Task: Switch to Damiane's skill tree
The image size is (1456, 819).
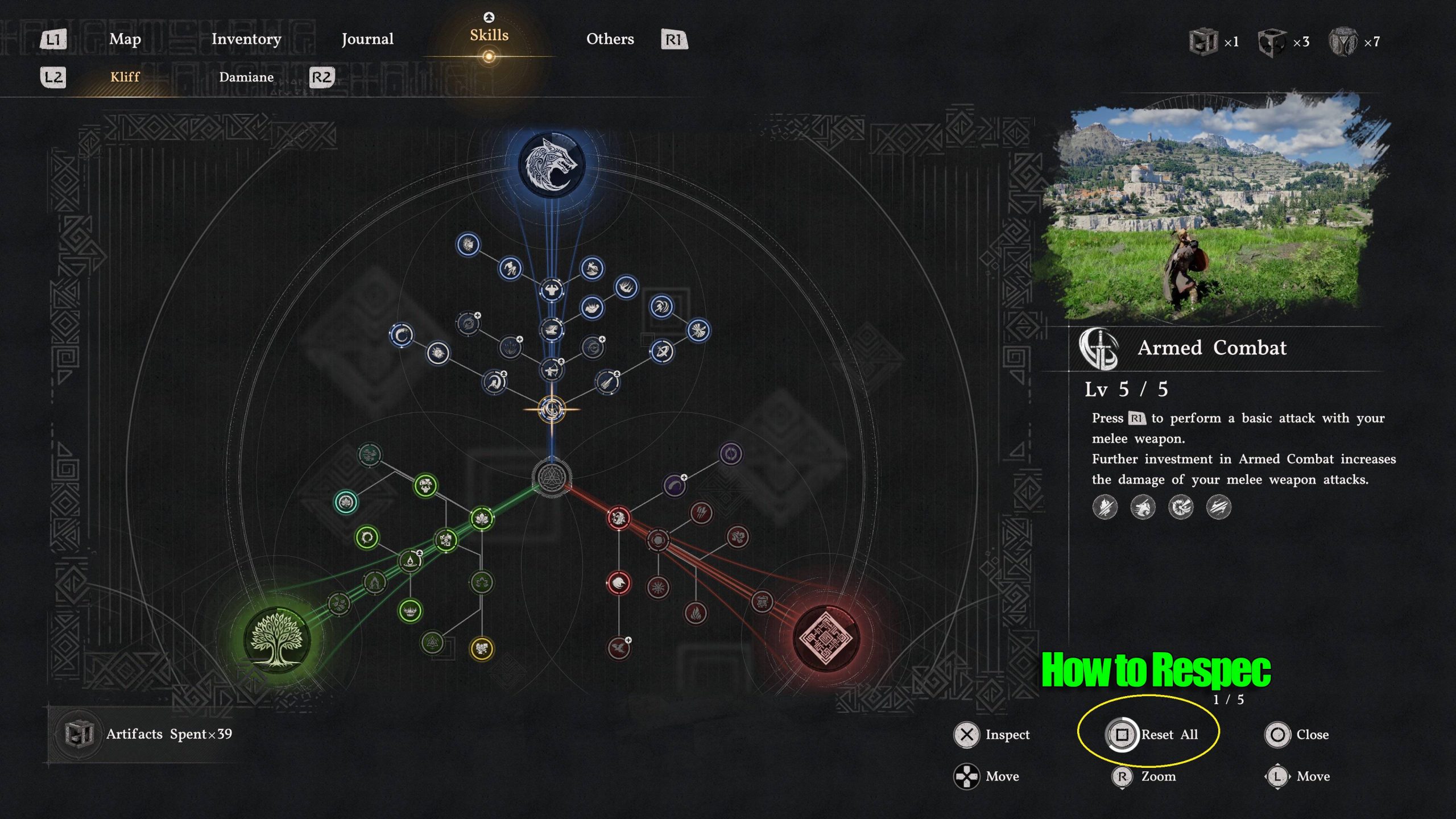Action: point(248,77)
